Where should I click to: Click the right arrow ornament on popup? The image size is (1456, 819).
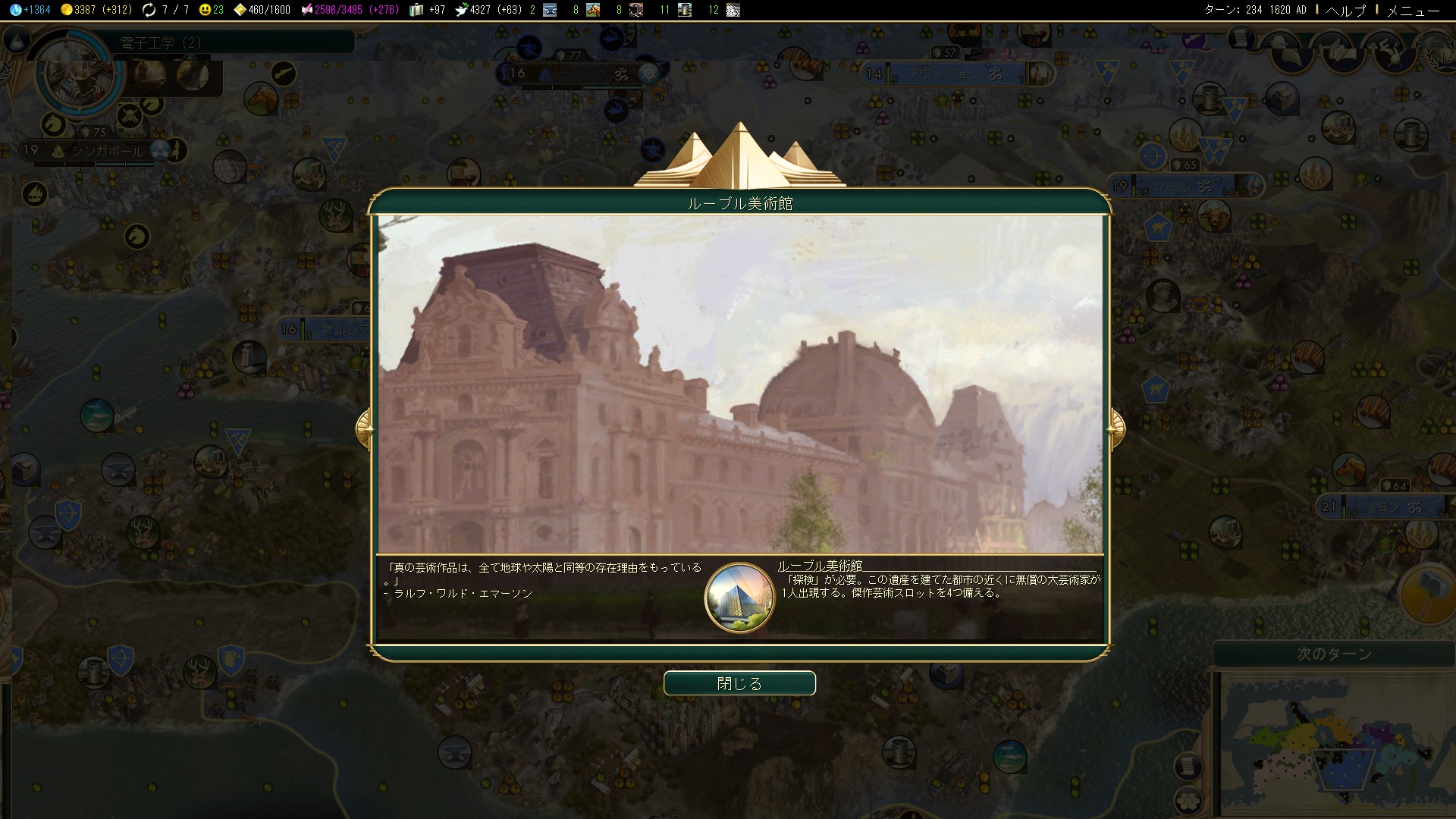[1116, 429]
